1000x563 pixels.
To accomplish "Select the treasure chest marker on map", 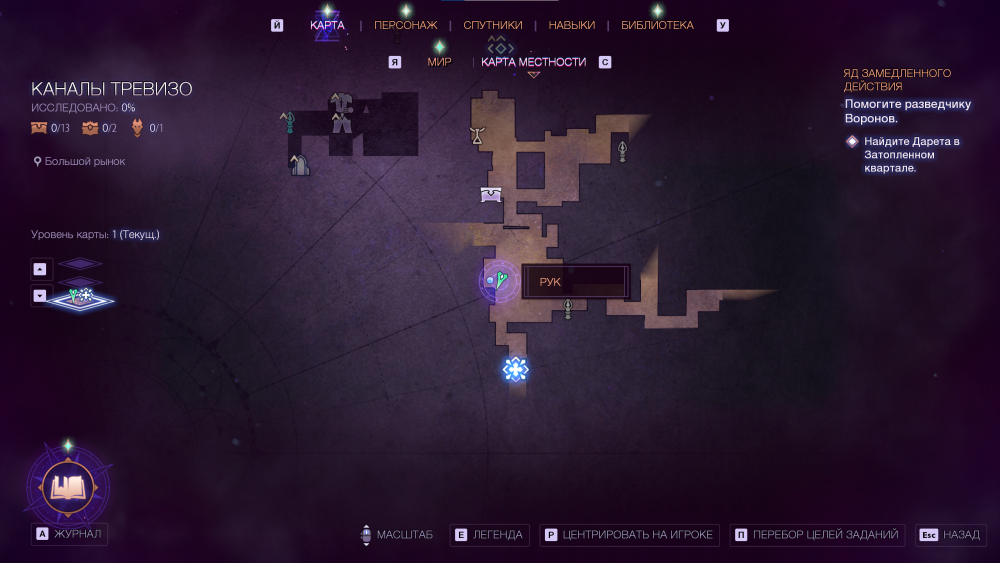I will (x=491, y=194).
